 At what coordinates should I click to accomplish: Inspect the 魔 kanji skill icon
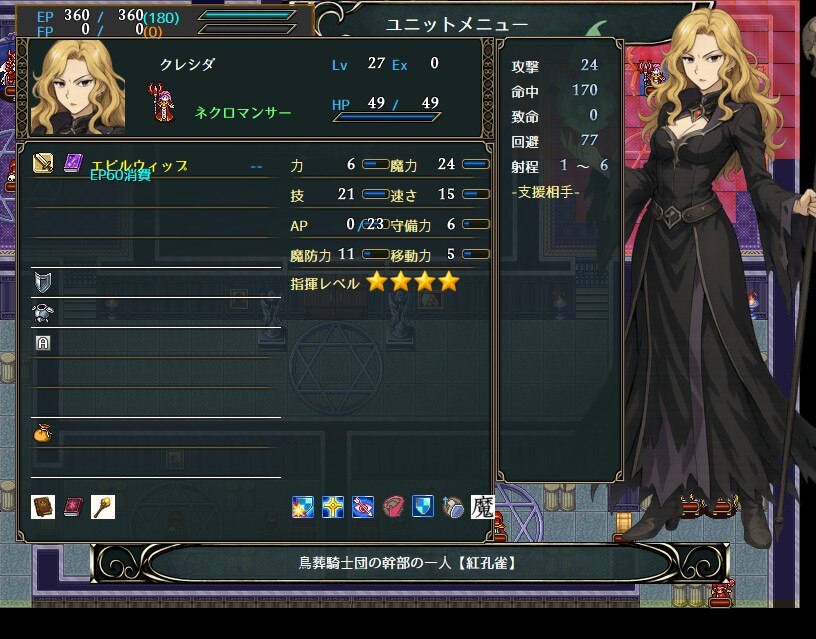pyautogui.click(x=482, y=507)
